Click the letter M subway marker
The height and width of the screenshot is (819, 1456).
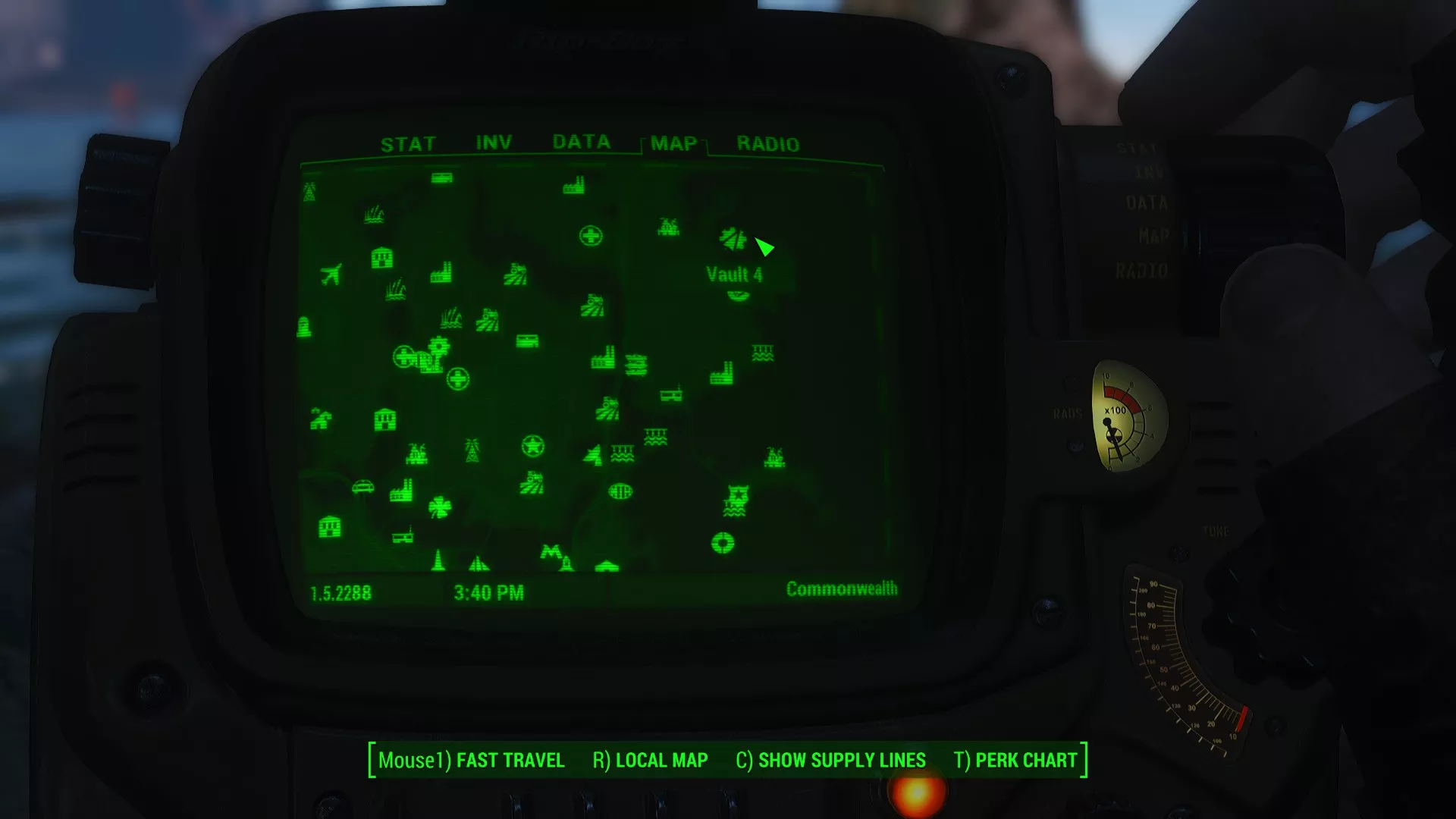(x=551, y=552)
